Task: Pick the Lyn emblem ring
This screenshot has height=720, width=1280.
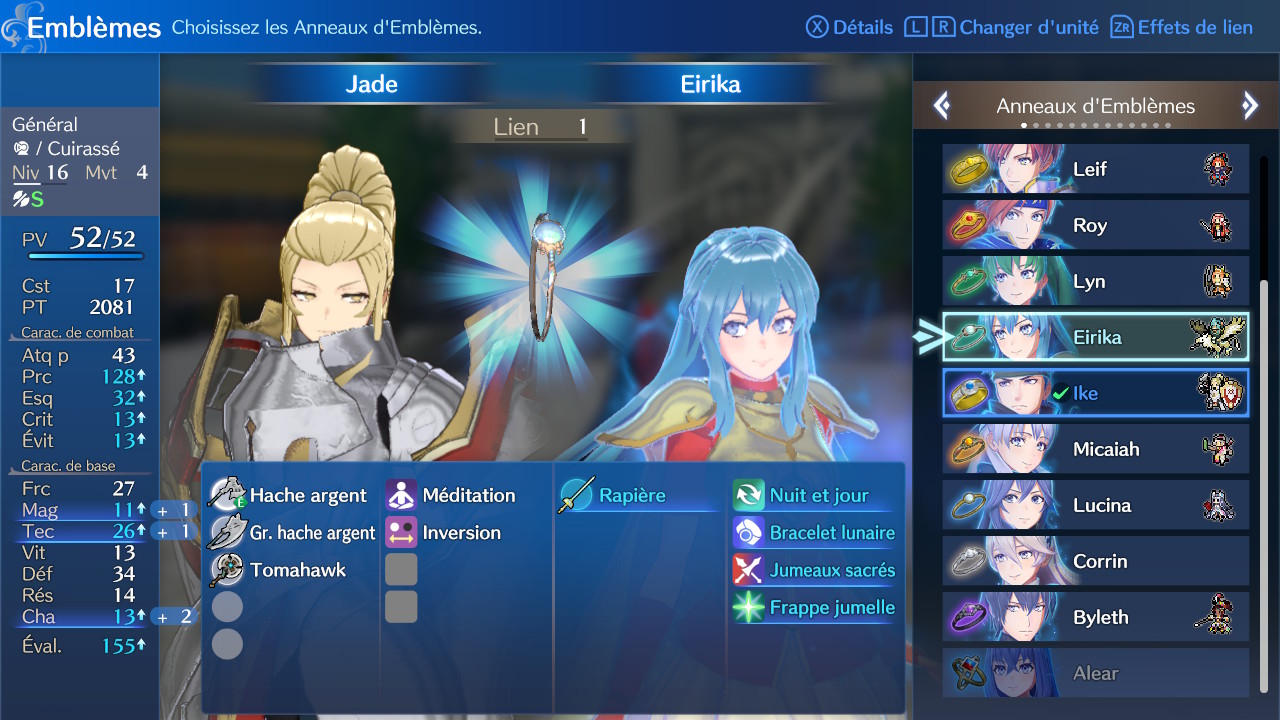Action: 1095,281
